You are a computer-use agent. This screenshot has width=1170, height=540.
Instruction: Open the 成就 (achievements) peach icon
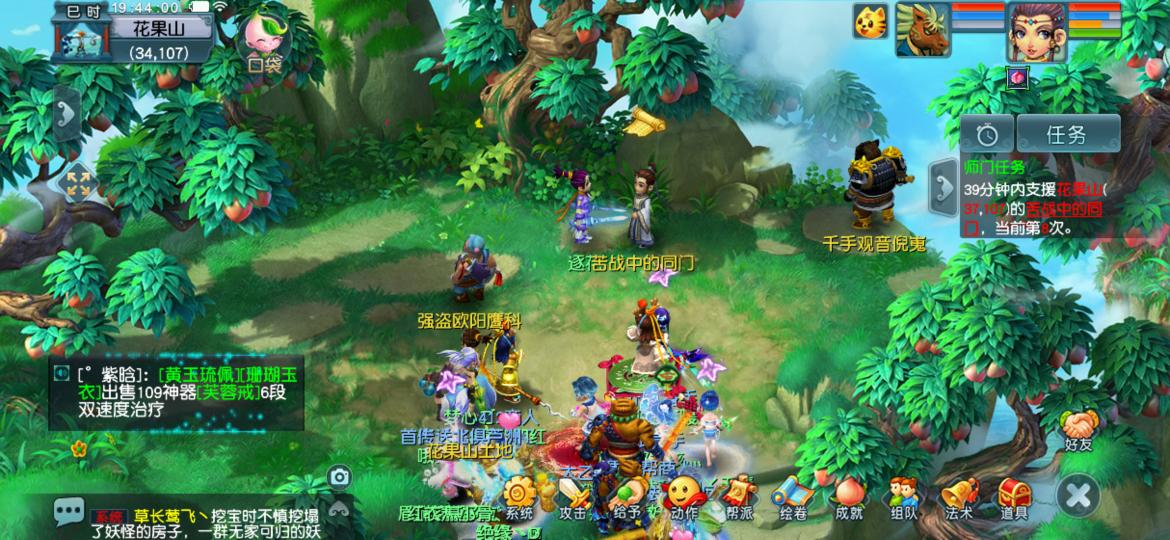[850, 498]
